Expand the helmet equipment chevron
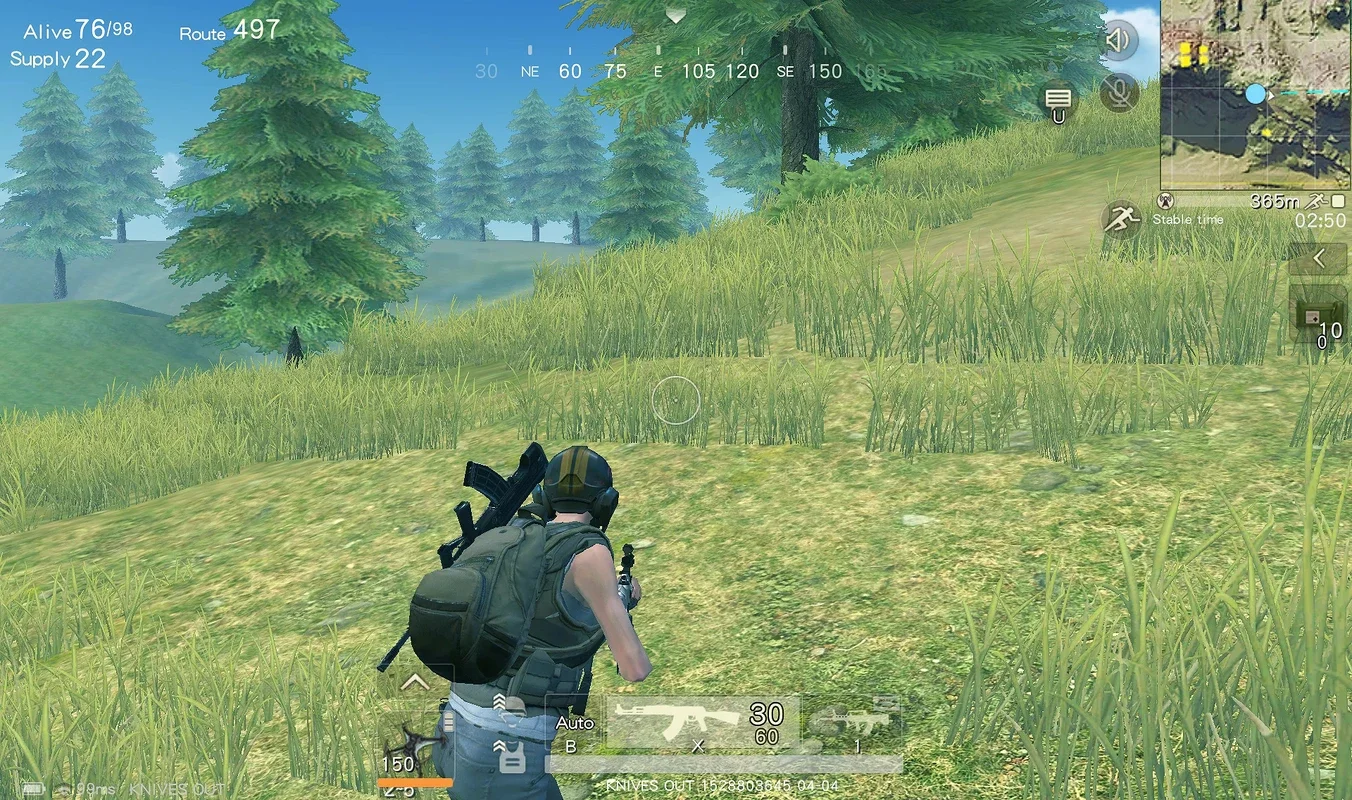Viewport: 1352px width, 800px height. click(x=499, y=699)
